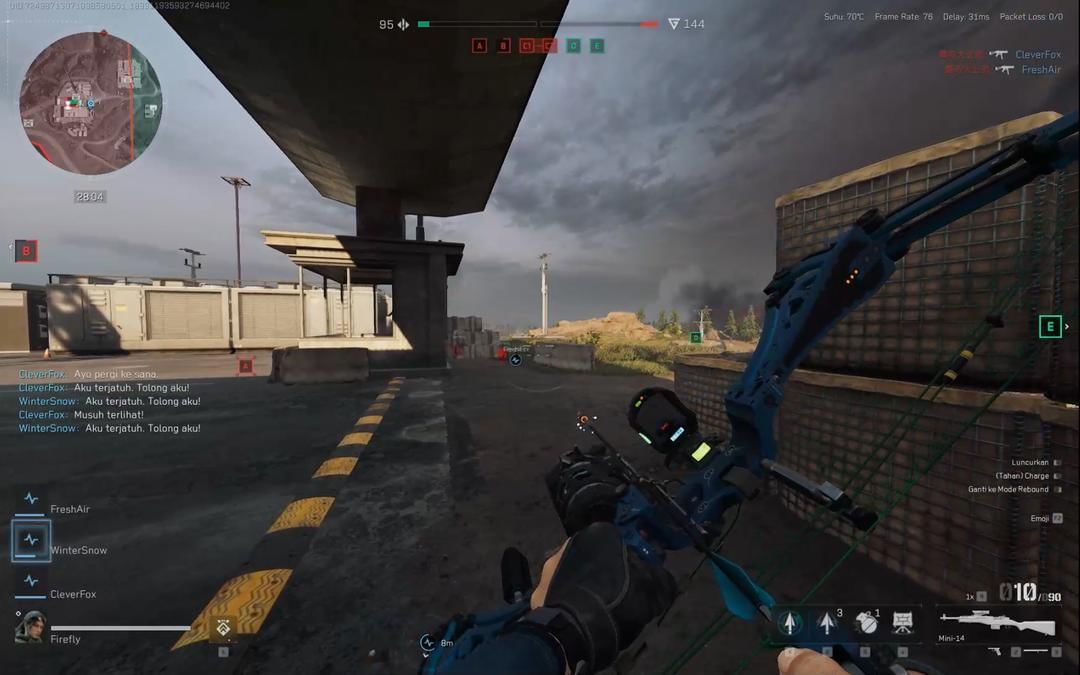Select CleverFox in the squad list
Image resolution: width=1080 pixels, height=675 pixels.
pos(73,594)
